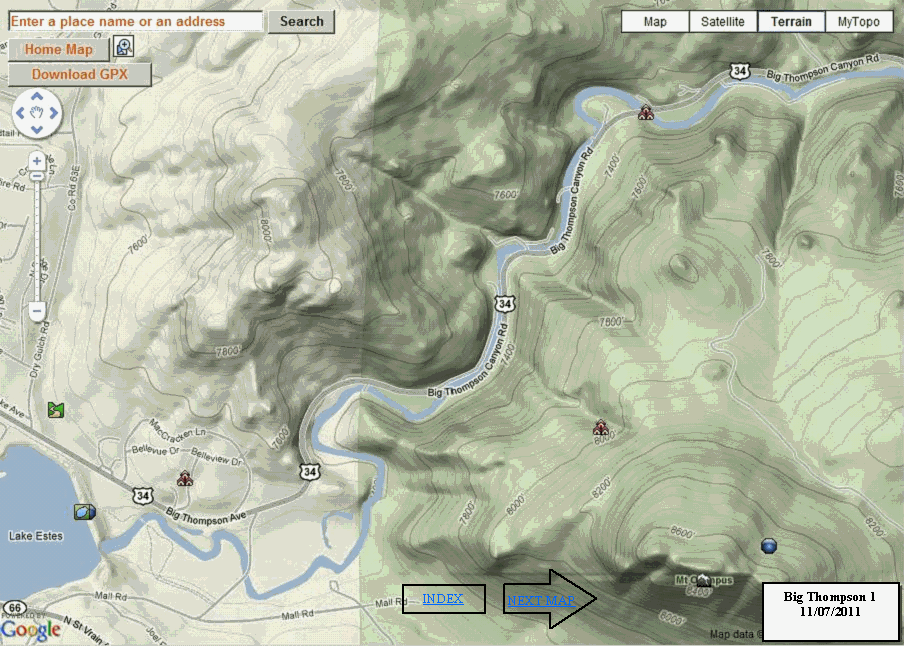
Task: Click the zoom slider handle
Action: (37, 176)
